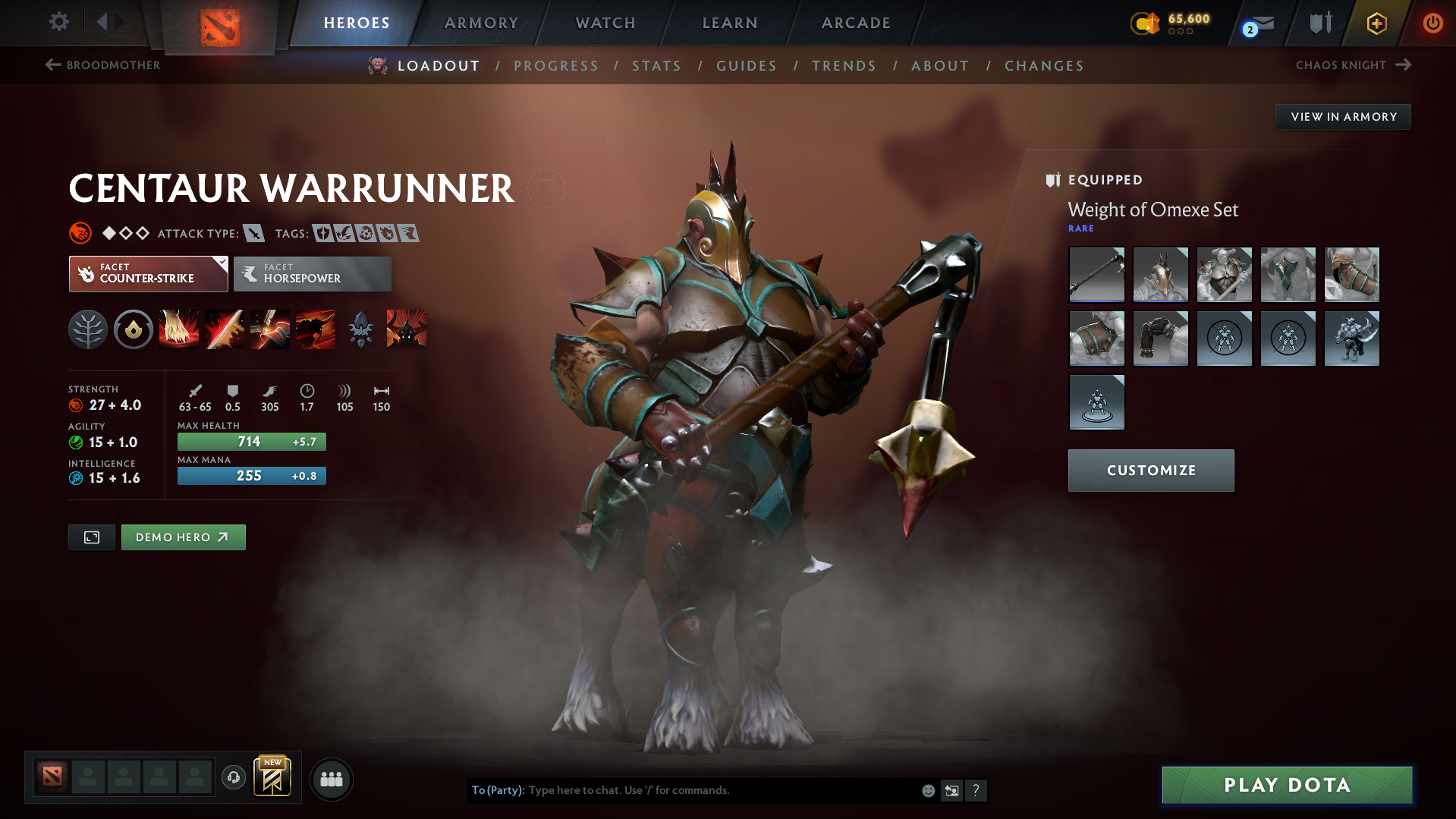Switch to the Horsepower facet
The height and width of the screenshot is (819, 1456).
coord(312,273)
